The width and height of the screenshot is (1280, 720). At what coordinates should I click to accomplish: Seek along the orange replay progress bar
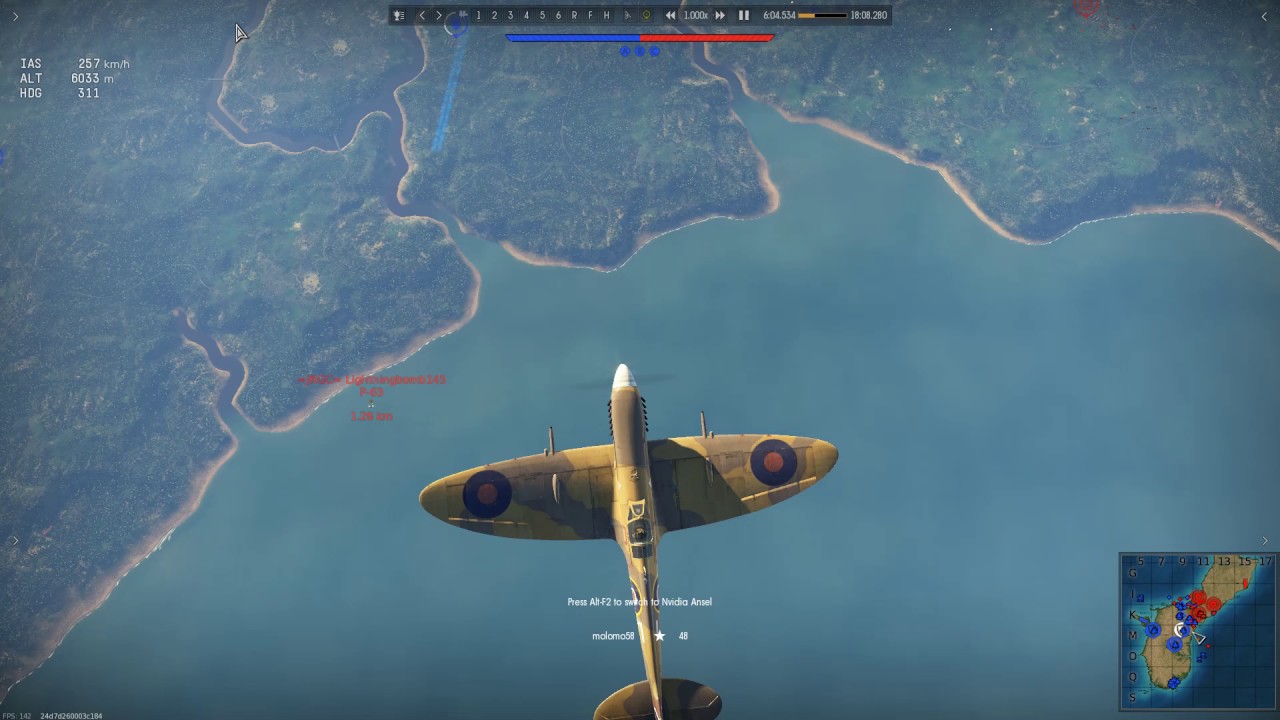[x=822, y=15]
